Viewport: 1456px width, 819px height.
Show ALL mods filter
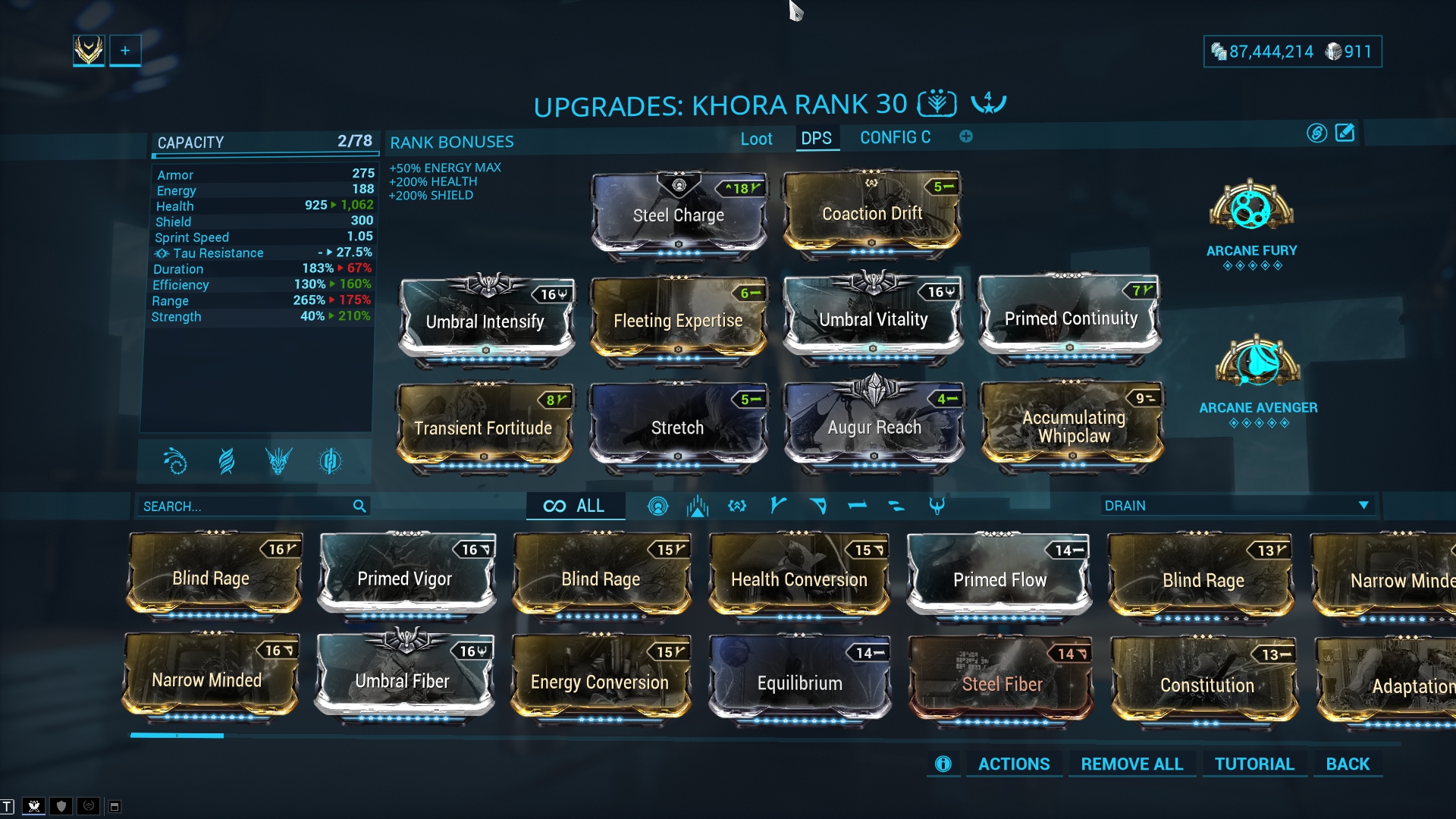click(x=575, y=507)
